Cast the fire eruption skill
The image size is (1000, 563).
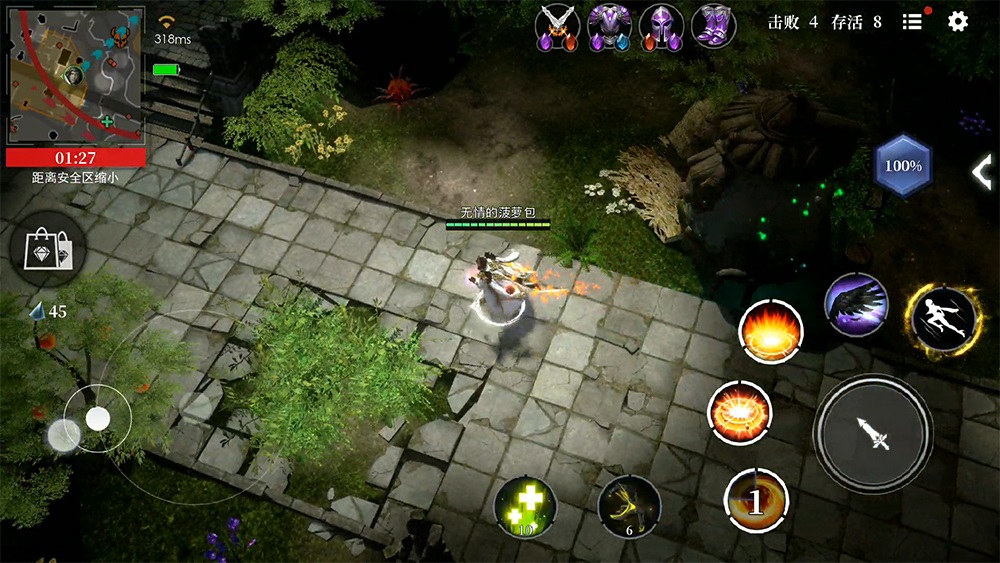(771, 331)
